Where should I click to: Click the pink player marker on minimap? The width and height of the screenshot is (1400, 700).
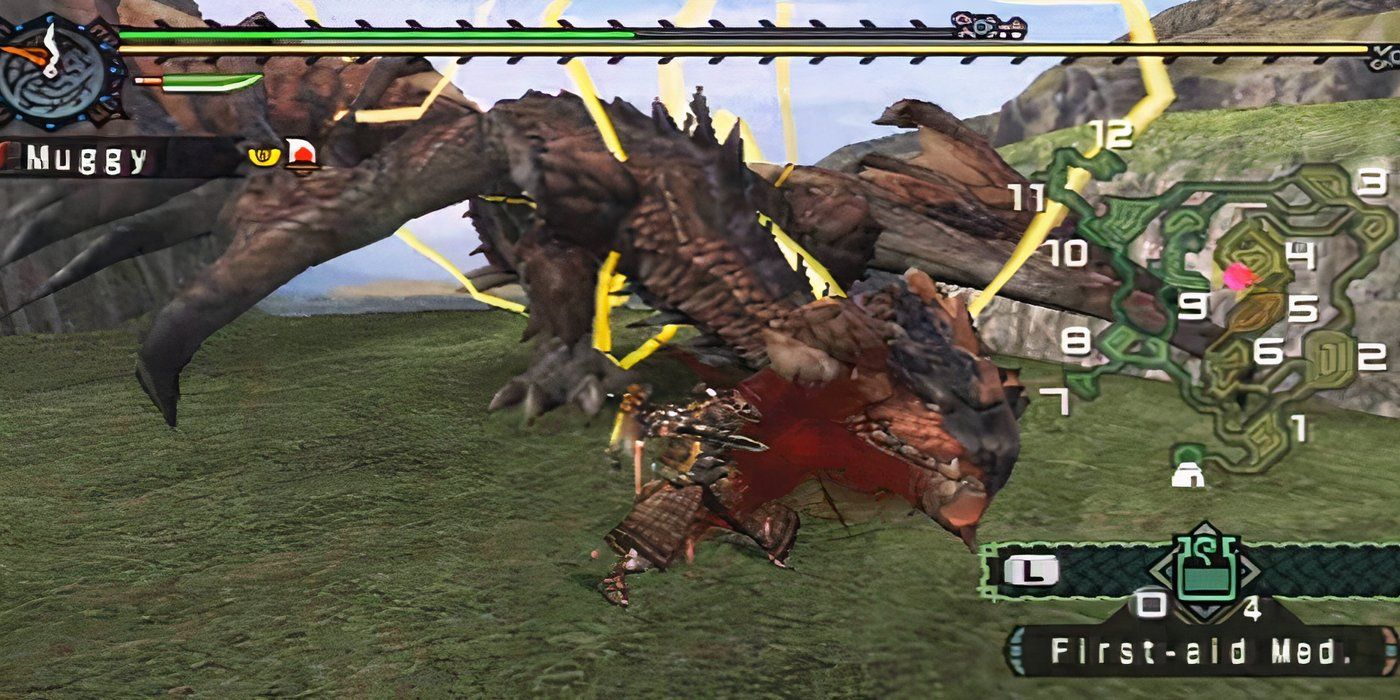click(1240, 276)
